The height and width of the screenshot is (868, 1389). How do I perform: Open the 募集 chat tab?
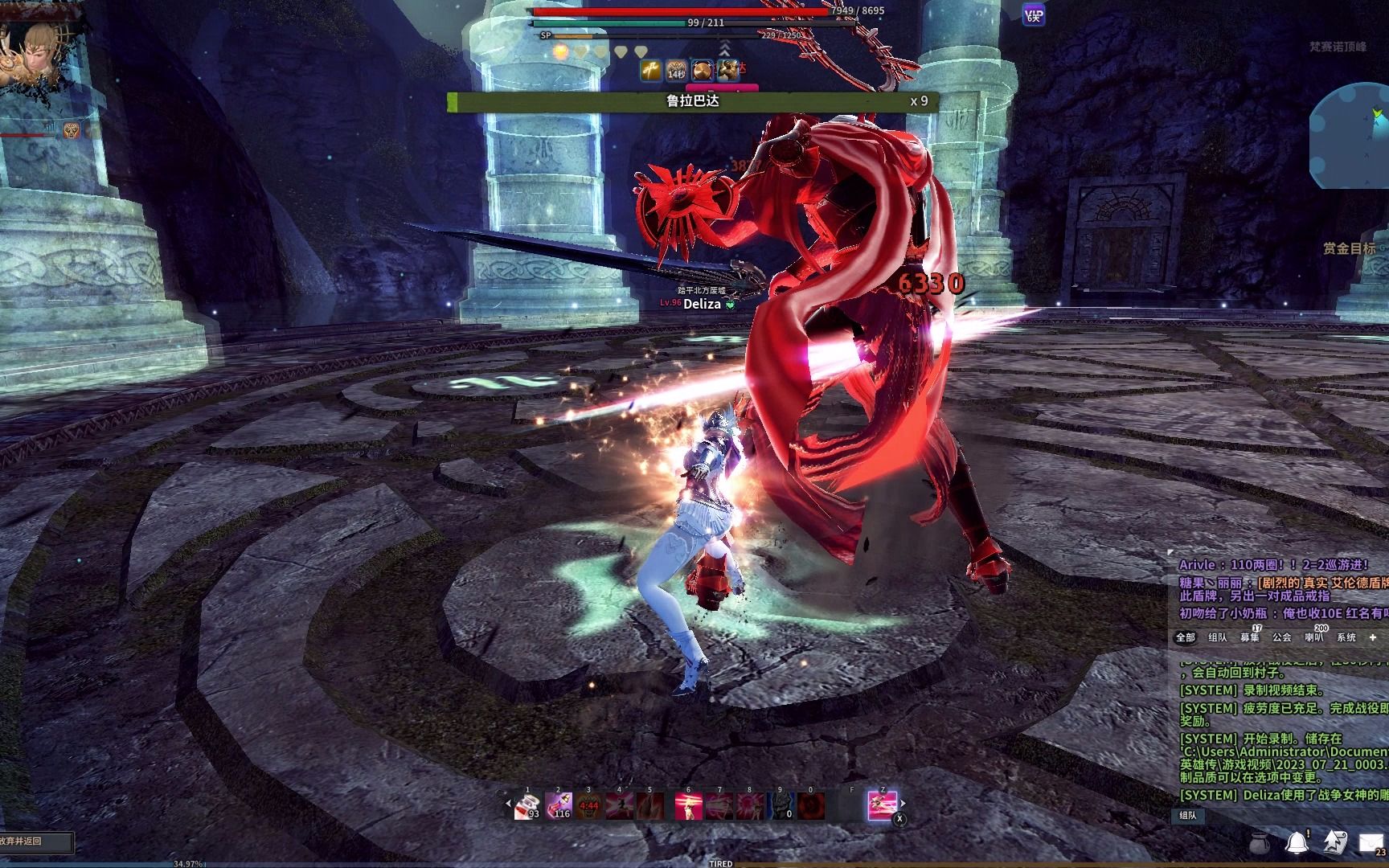pyautogui.click(x=1250, y=637)
